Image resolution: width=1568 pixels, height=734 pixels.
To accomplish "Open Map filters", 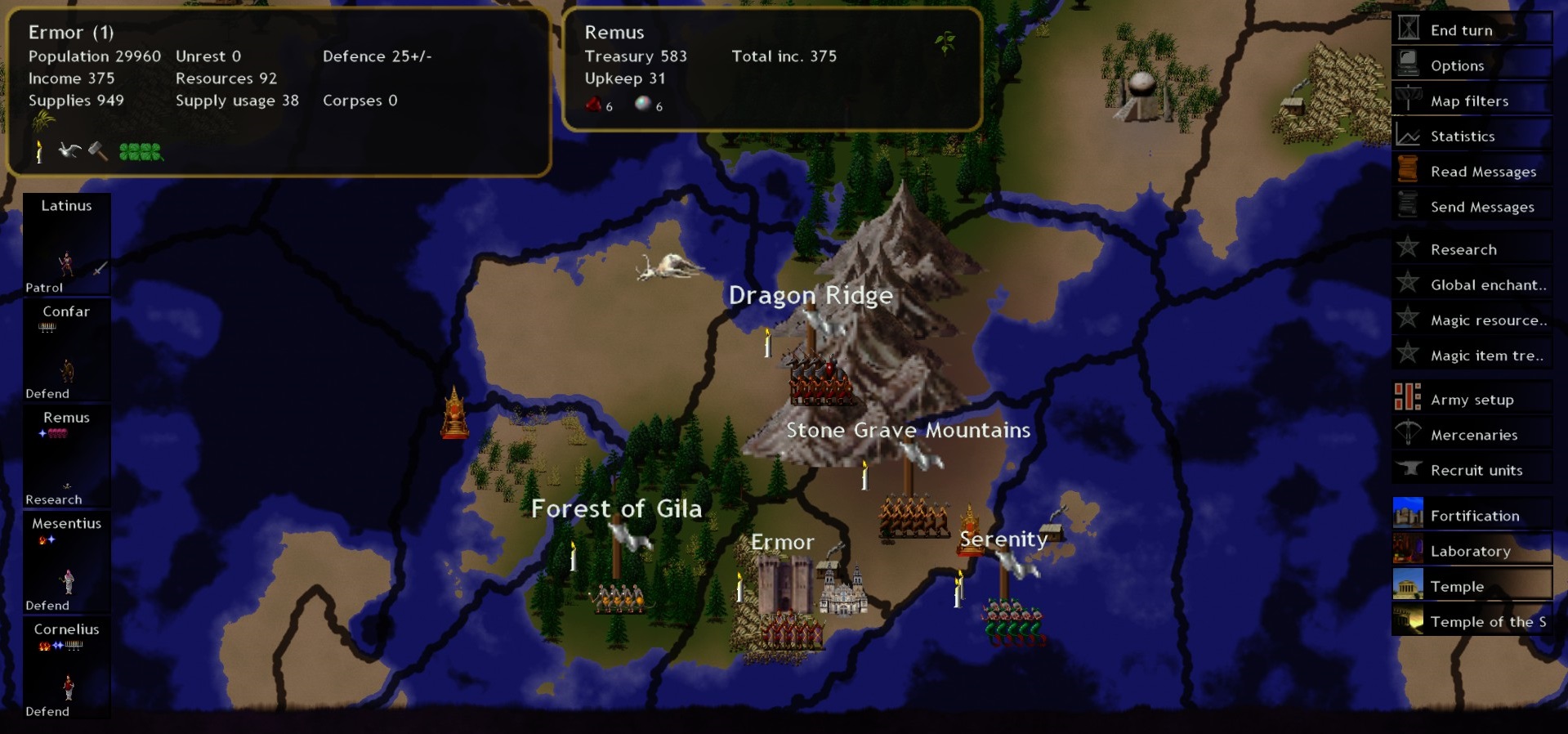I will pos(1469,101).
